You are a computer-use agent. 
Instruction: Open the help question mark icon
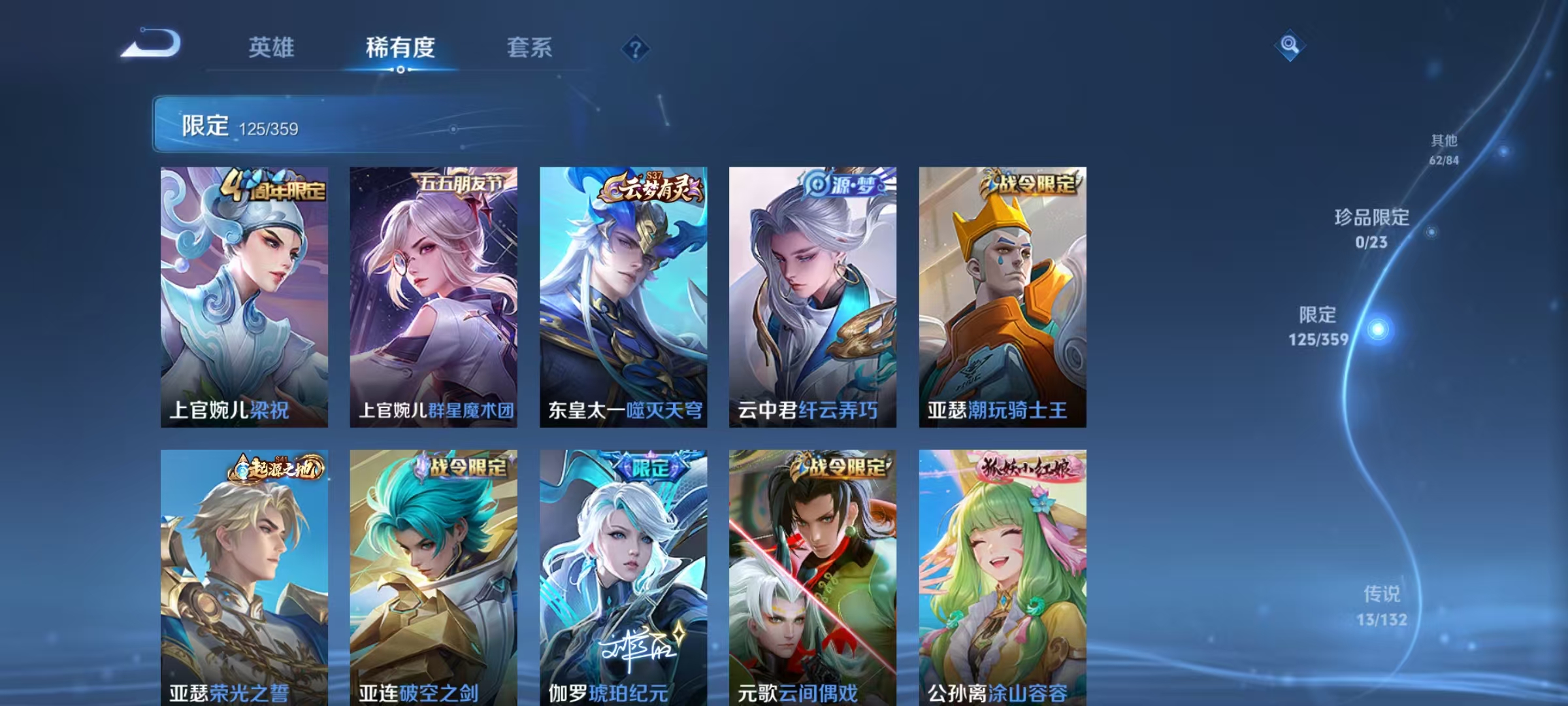(637, 47)
